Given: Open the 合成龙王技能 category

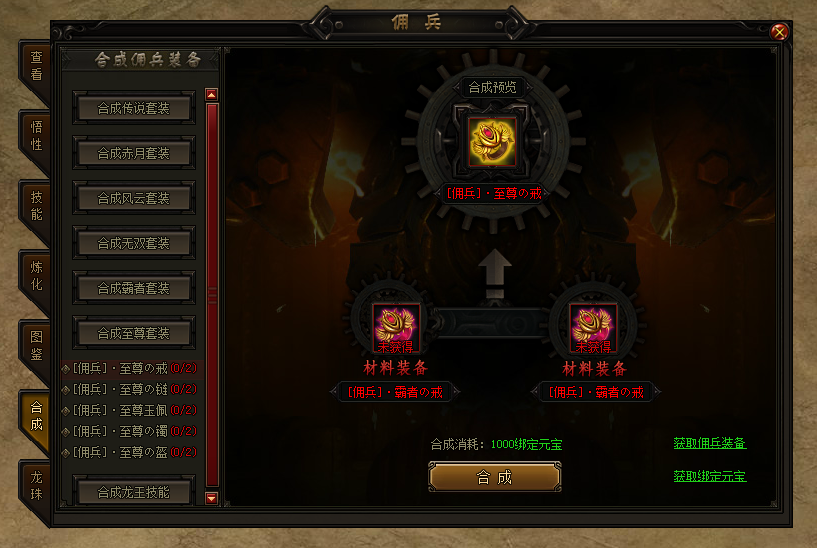Looking at the screenshot, I should coord(133,492).
